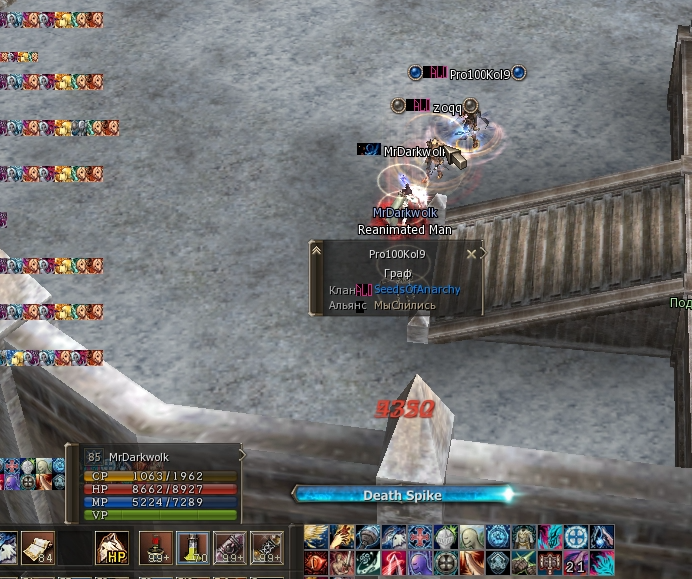Screen dimensions: 692x579
Task: Expand target window using the right arrow
Action: pos(483,253)
